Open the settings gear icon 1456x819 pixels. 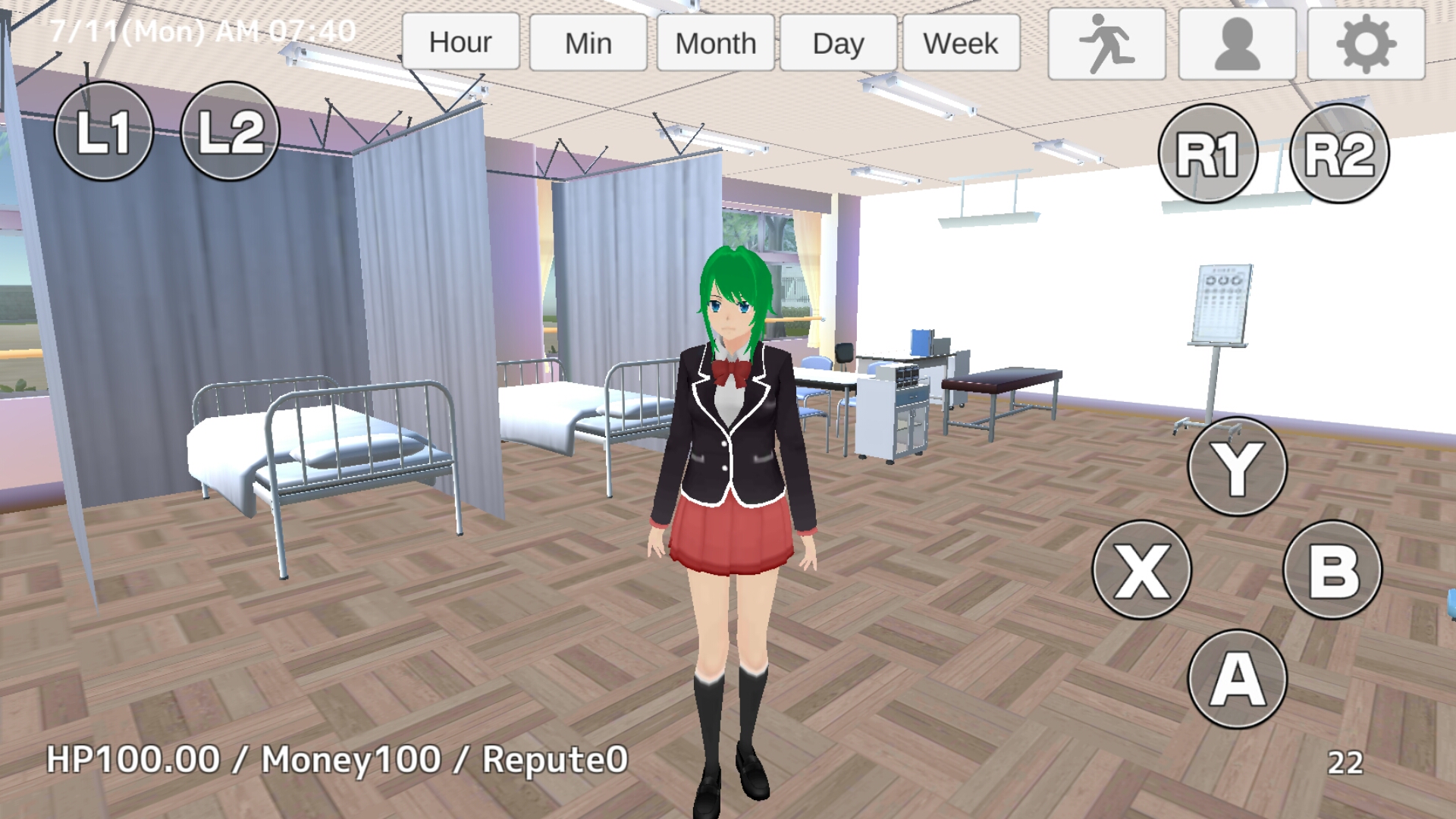pos(1365,42)
